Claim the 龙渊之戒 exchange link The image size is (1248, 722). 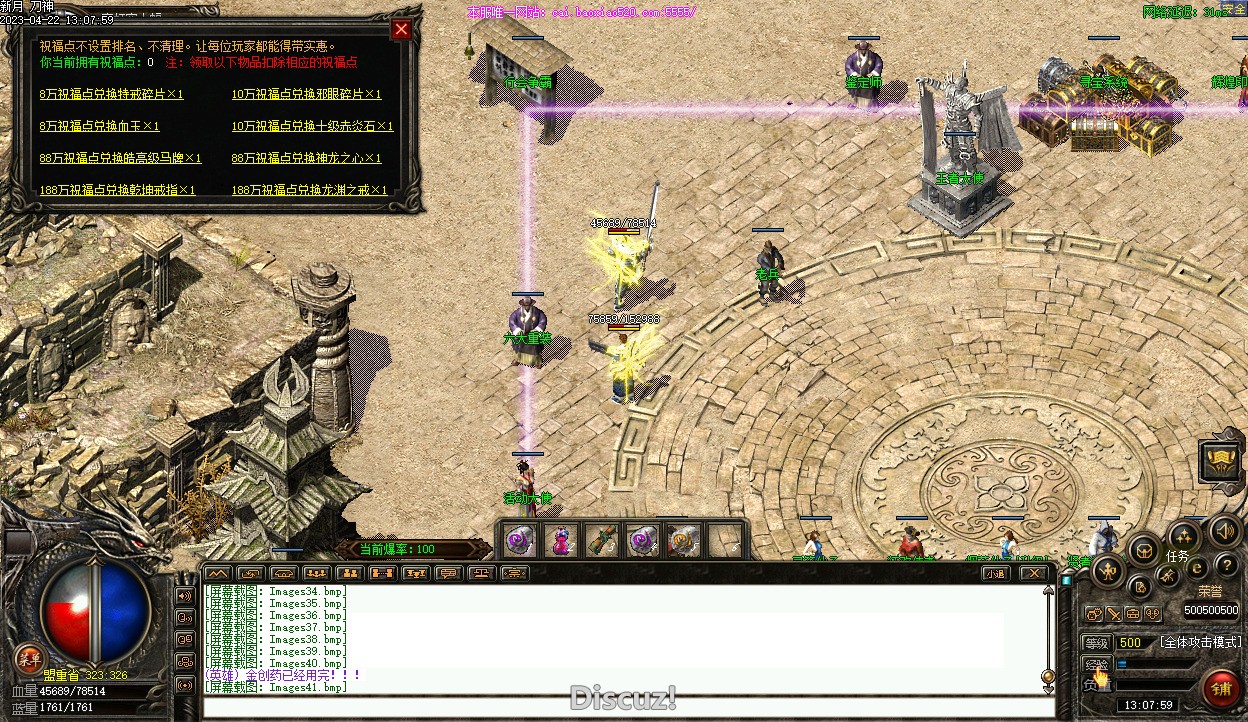pos(309,190)
